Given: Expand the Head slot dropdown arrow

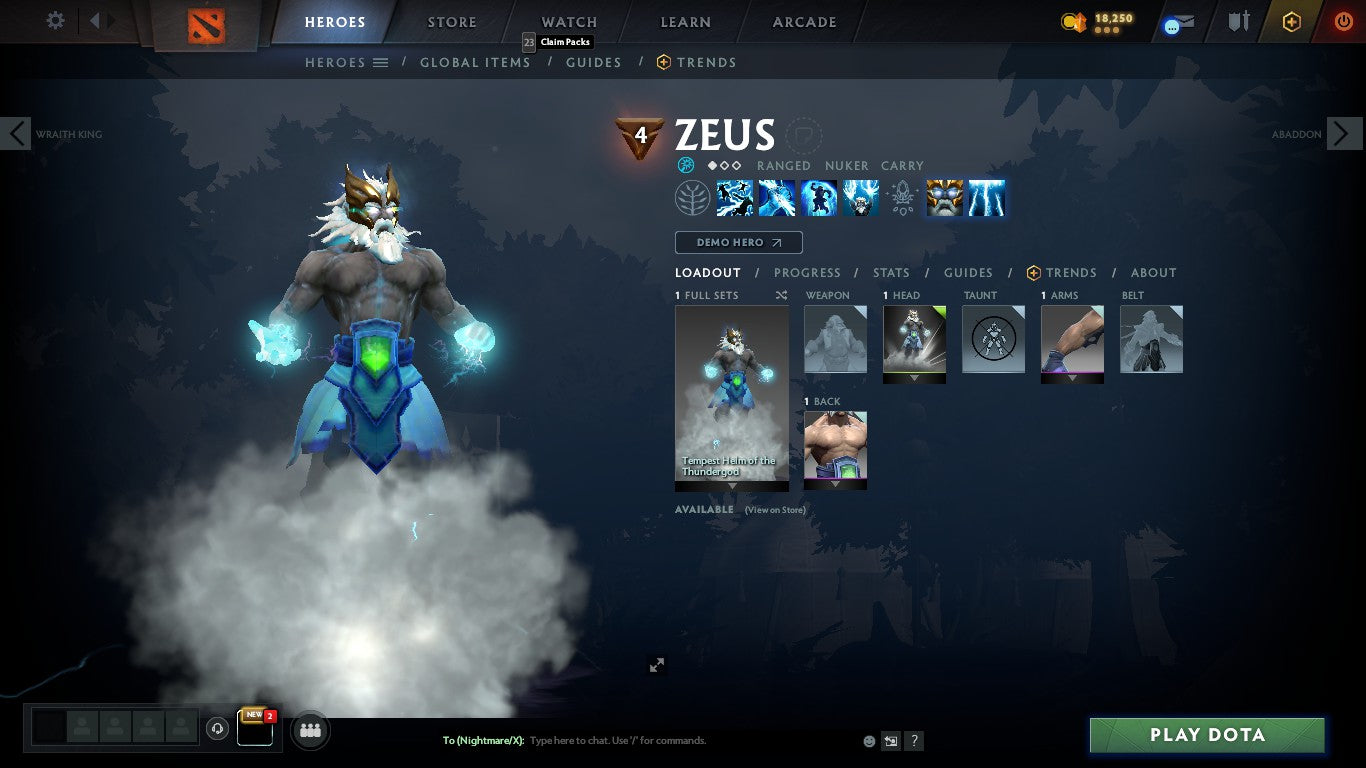Looking at the screenshot, I should 914,379.
